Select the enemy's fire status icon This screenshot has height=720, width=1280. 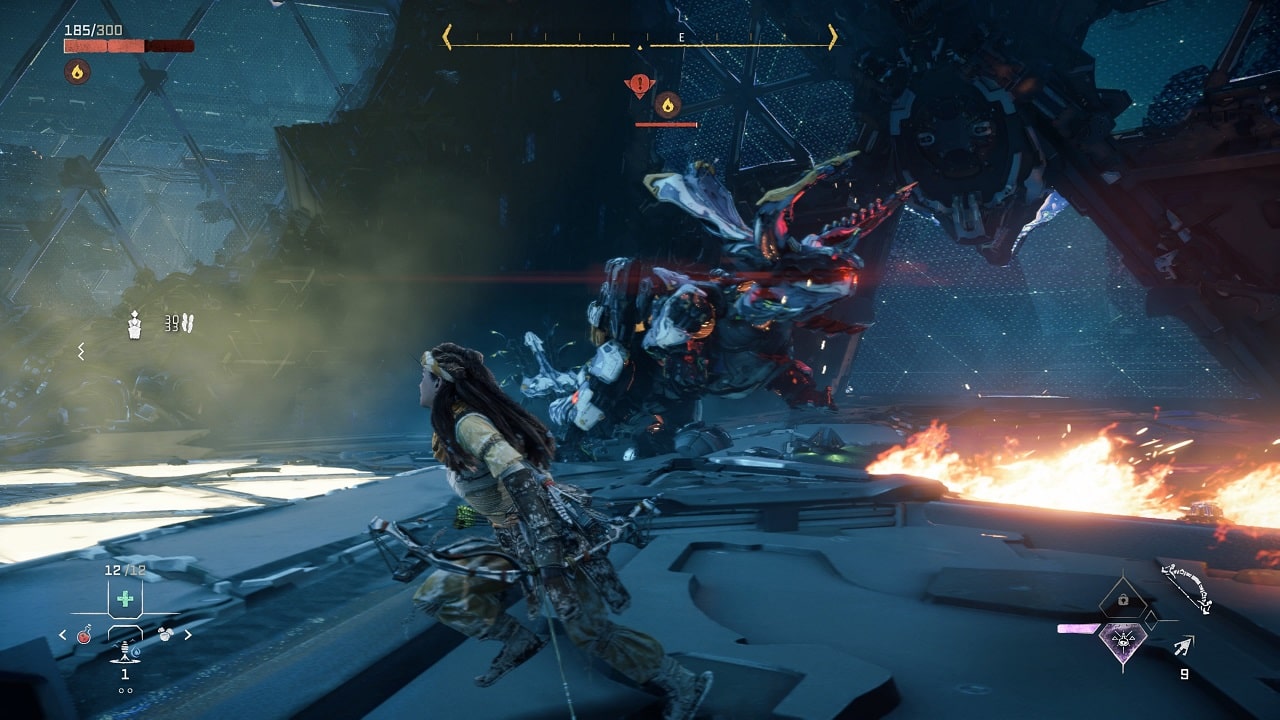pyautogui.click(x=668, y=104)
